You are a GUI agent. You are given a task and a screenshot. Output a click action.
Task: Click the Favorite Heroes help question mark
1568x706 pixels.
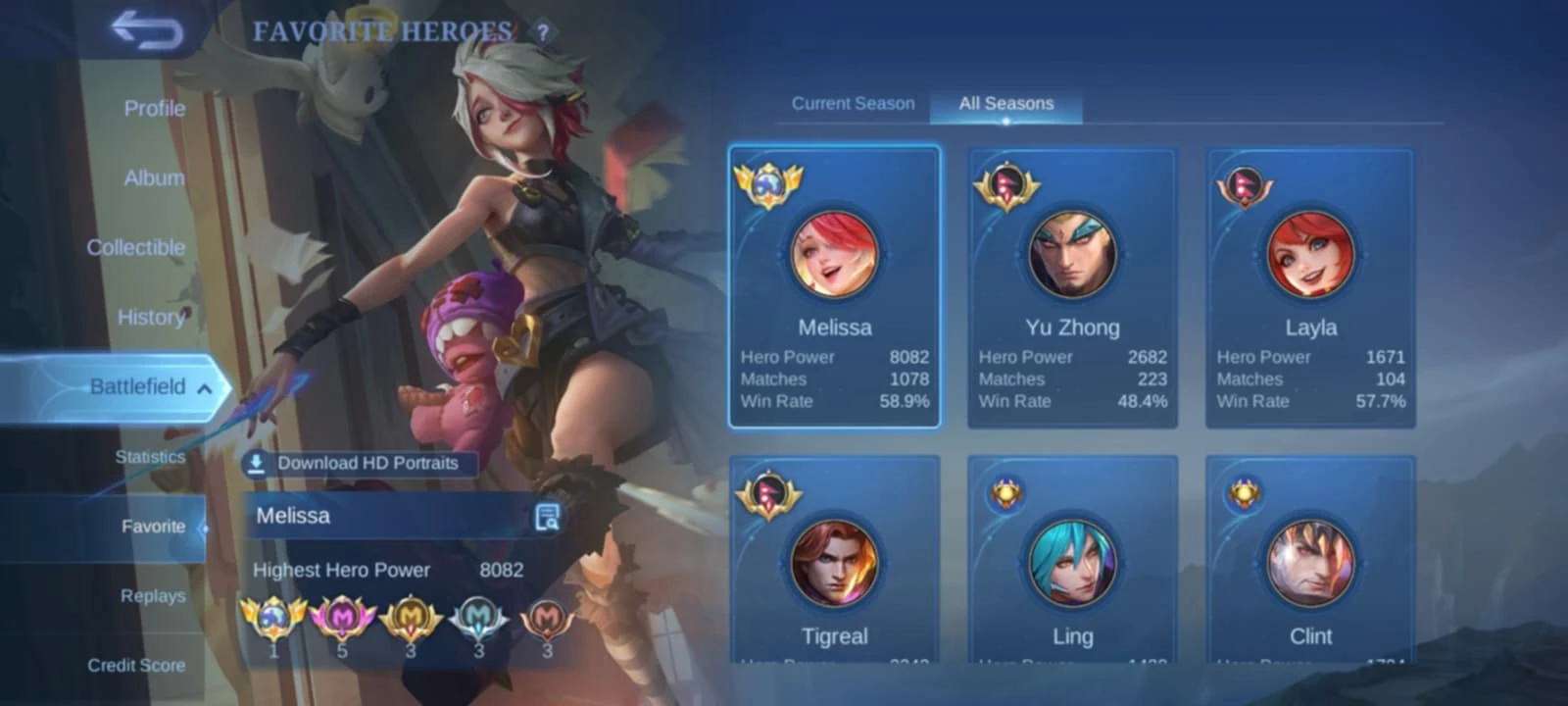543,32
